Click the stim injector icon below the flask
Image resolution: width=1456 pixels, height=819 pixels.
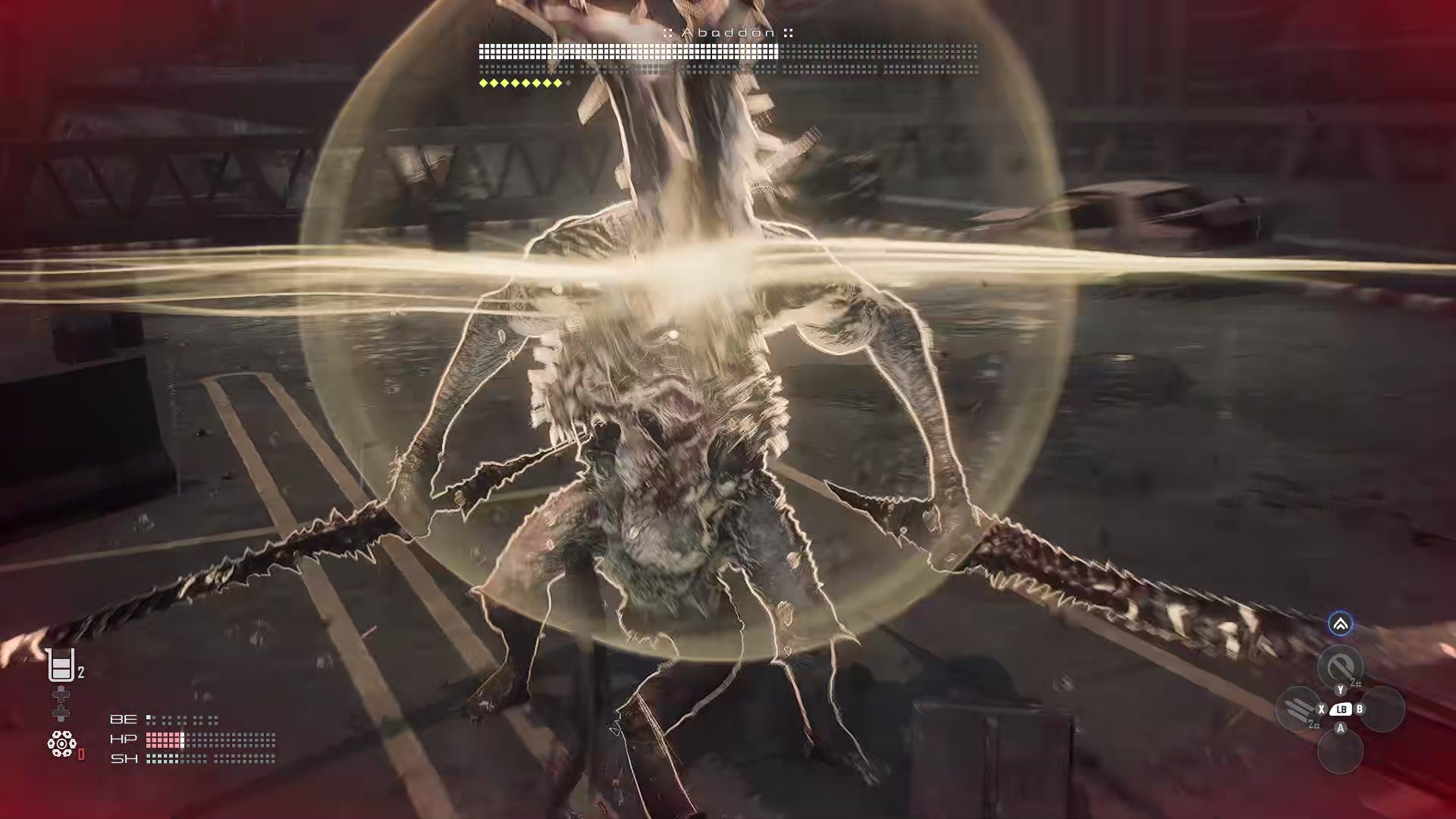click(x=61, y=702)
